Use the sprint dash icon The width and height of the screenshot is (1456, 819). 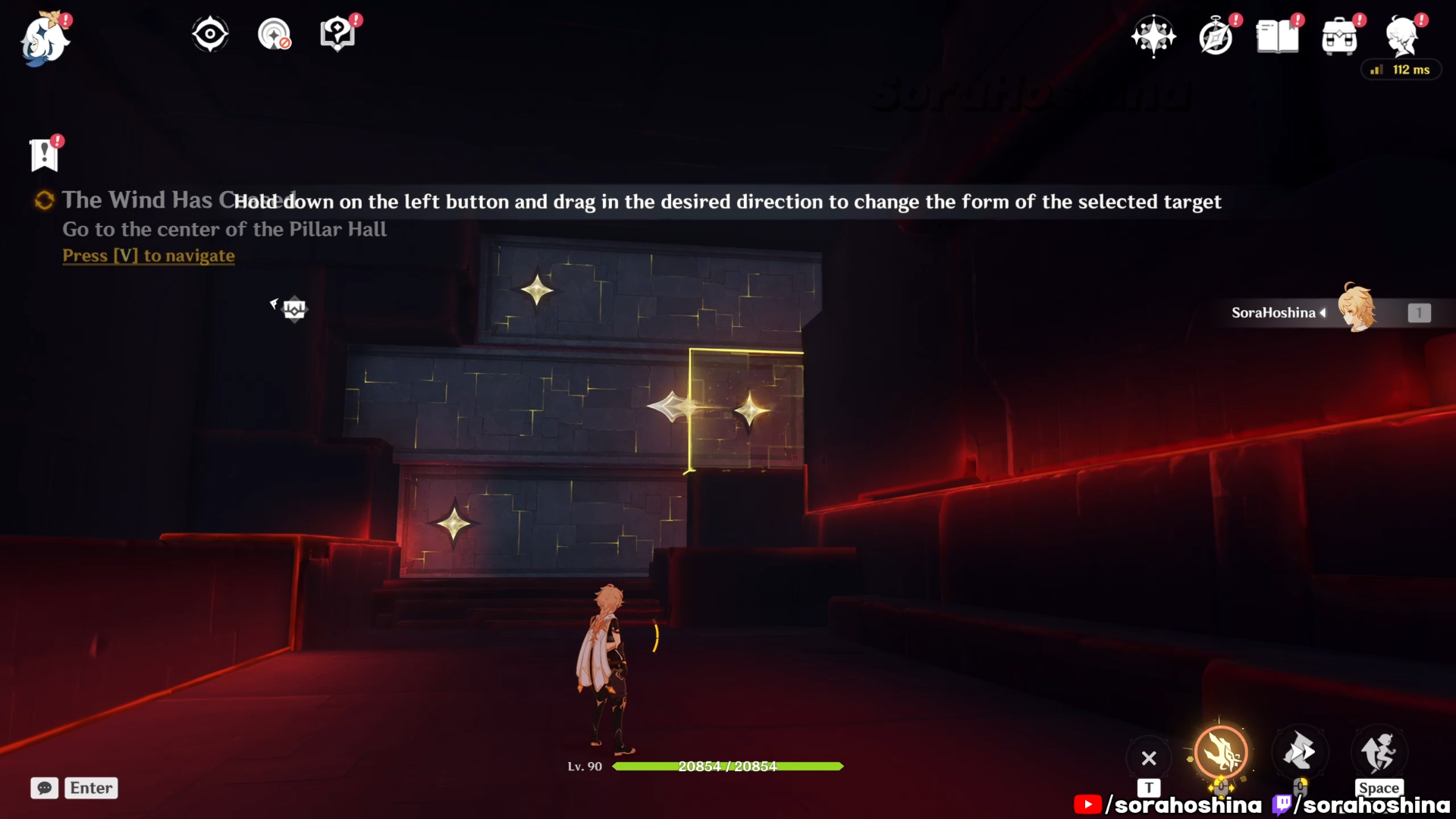(1300, 752)
